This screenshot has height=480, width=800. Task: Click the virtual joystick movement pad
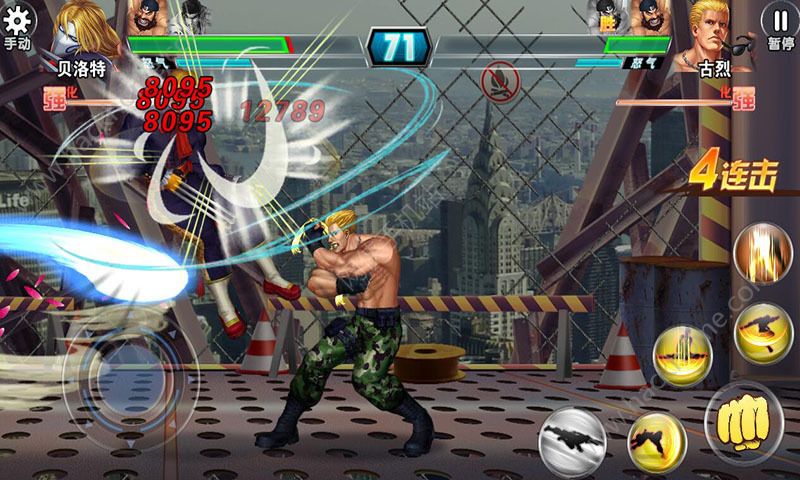point(118,375)
